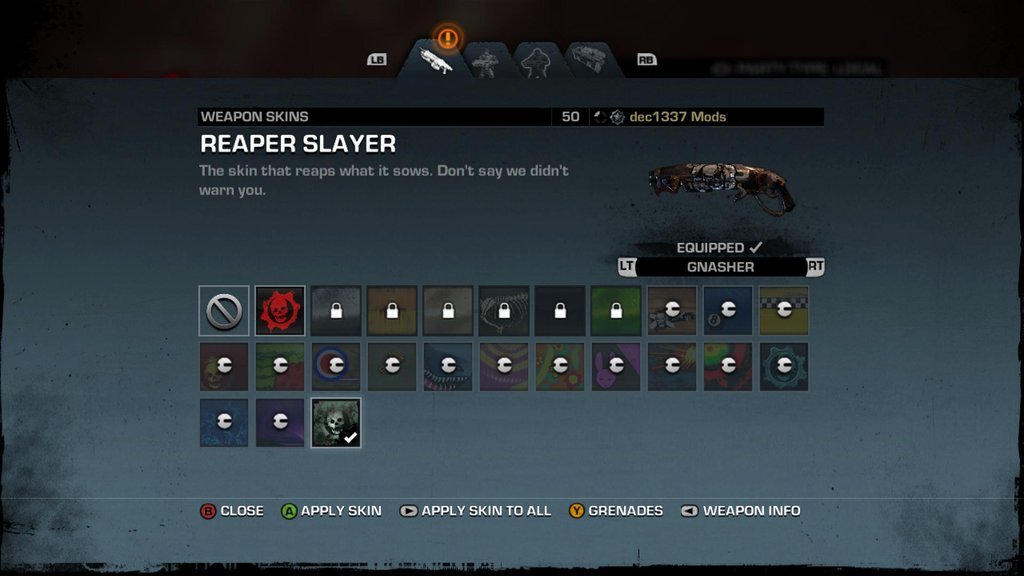Select the equipped Reaper Slayer skull skin

336,422
